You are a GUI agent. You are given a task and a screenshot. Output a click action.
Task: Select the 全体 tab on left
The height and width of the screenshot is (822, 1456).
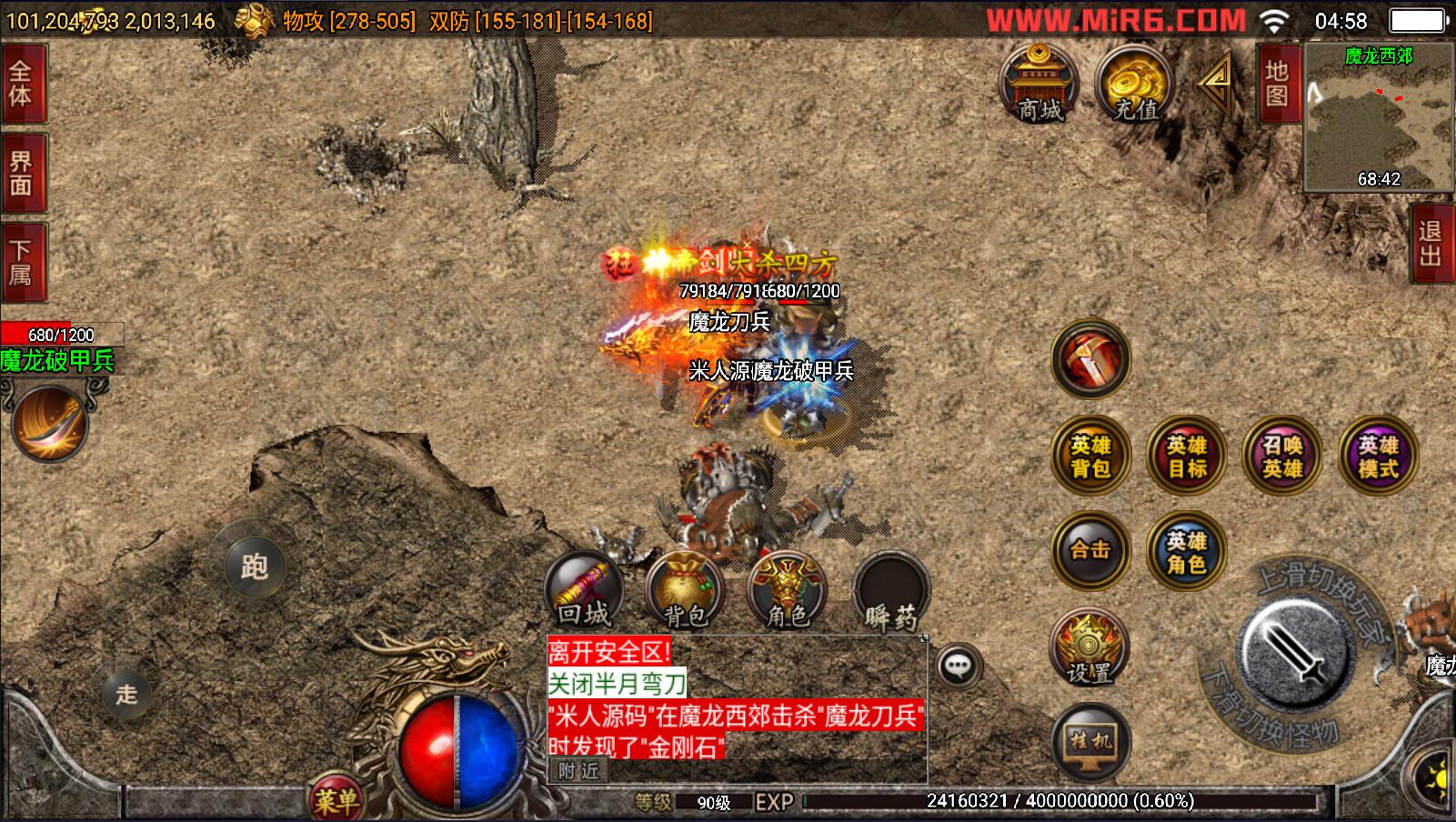21,83
